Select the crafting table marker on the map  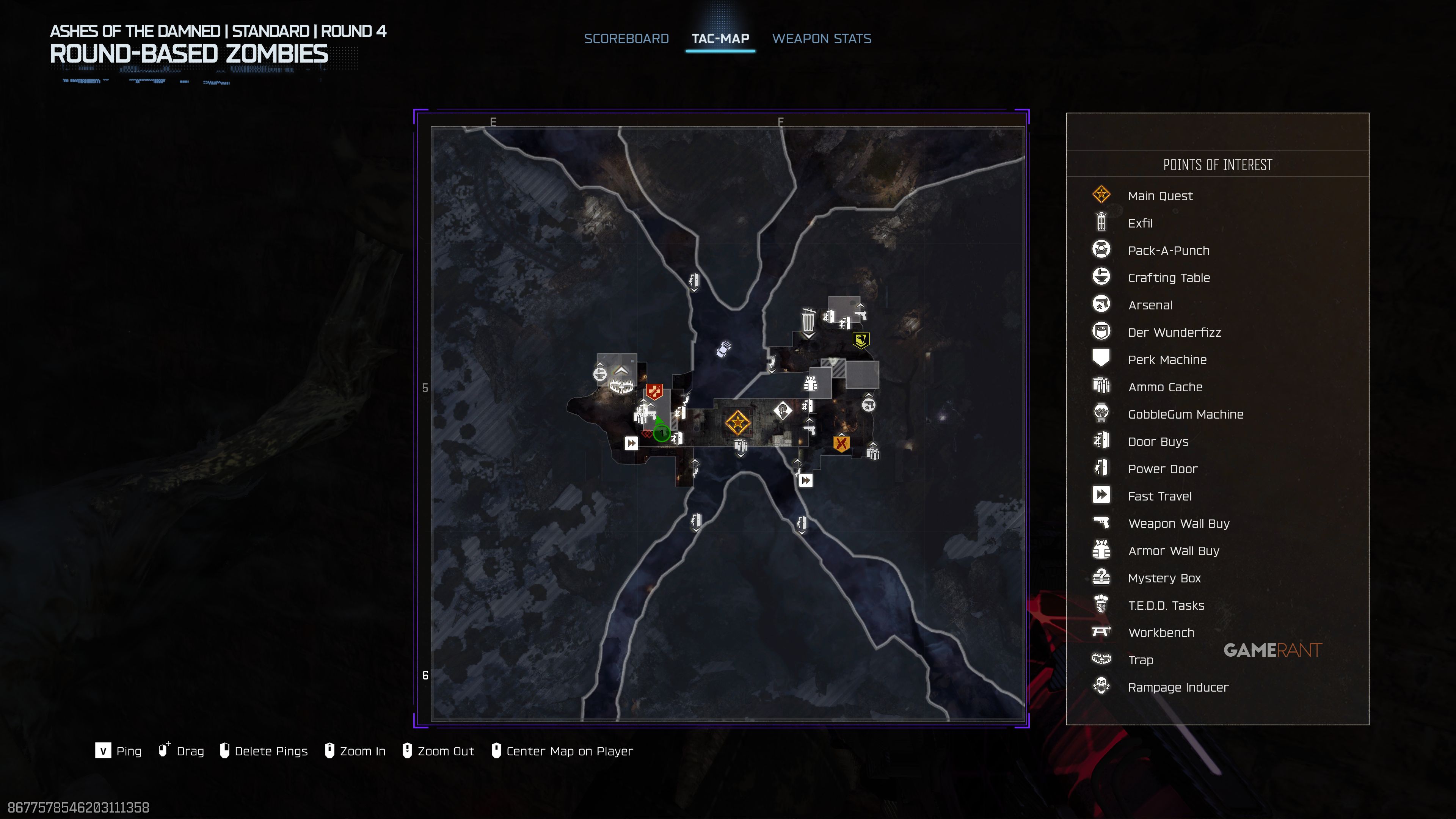pos(600,373)
